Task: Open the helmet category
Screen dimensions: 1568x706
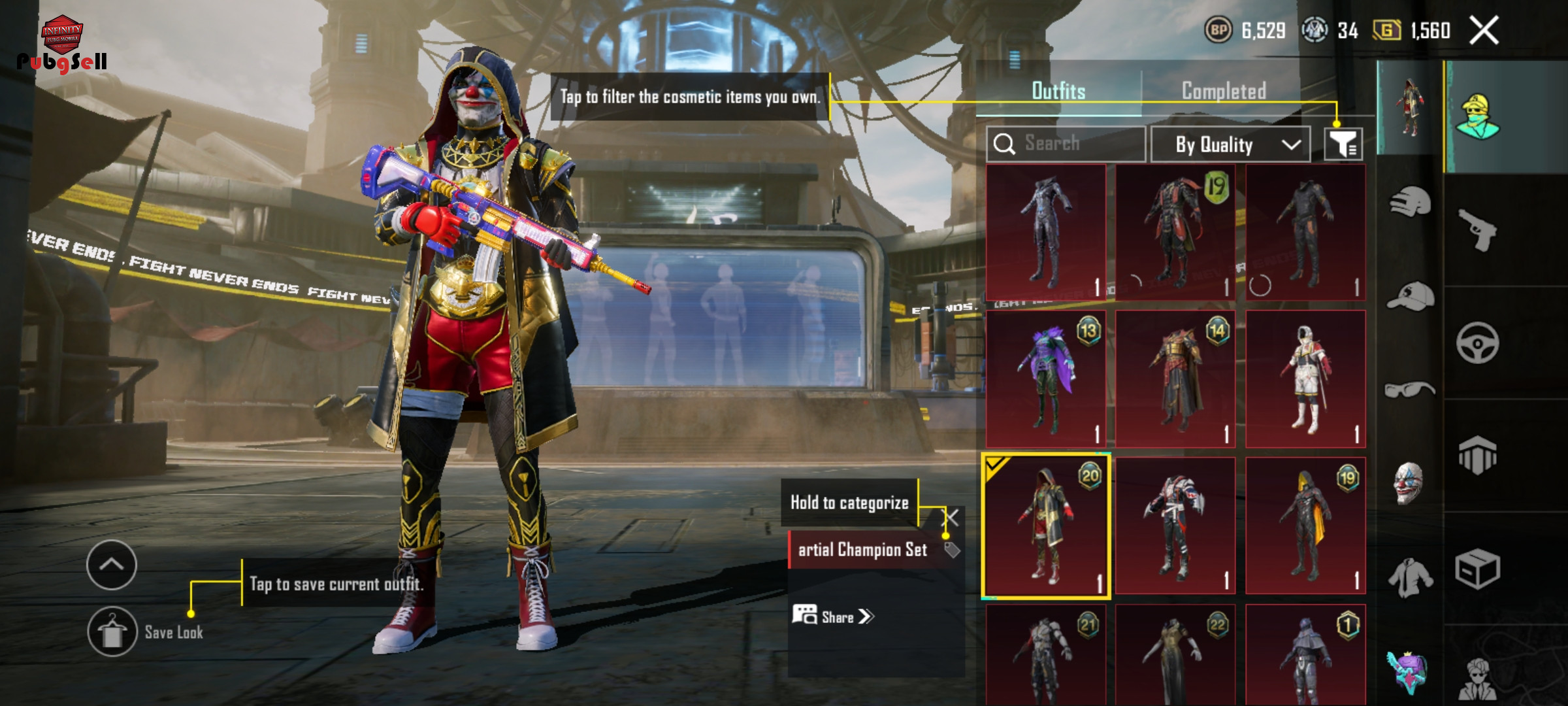Action: click(x=1410, y=201)
